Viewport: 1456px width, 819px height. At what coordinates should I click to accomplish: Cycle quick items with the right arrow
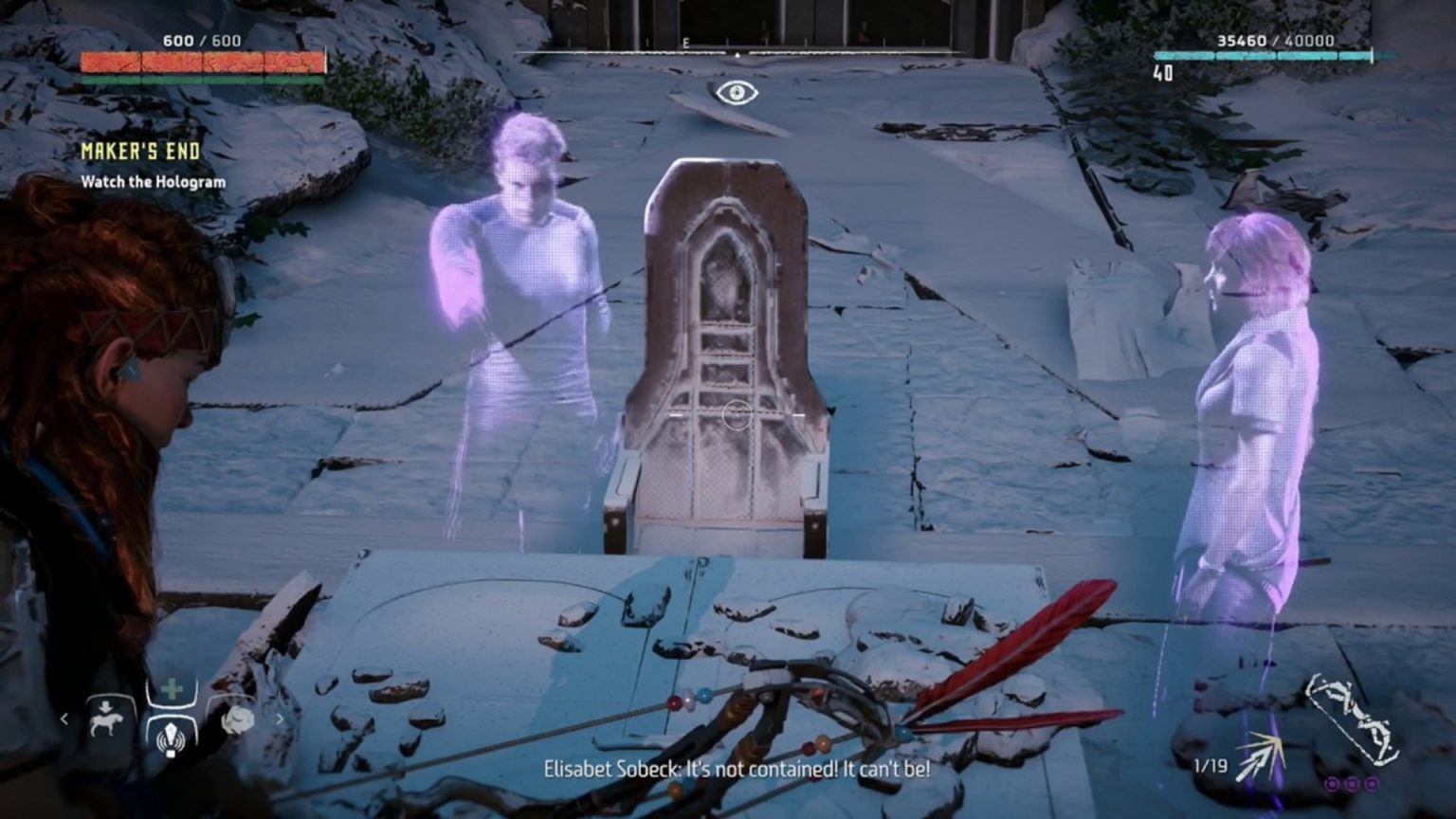tap(280, 719)
